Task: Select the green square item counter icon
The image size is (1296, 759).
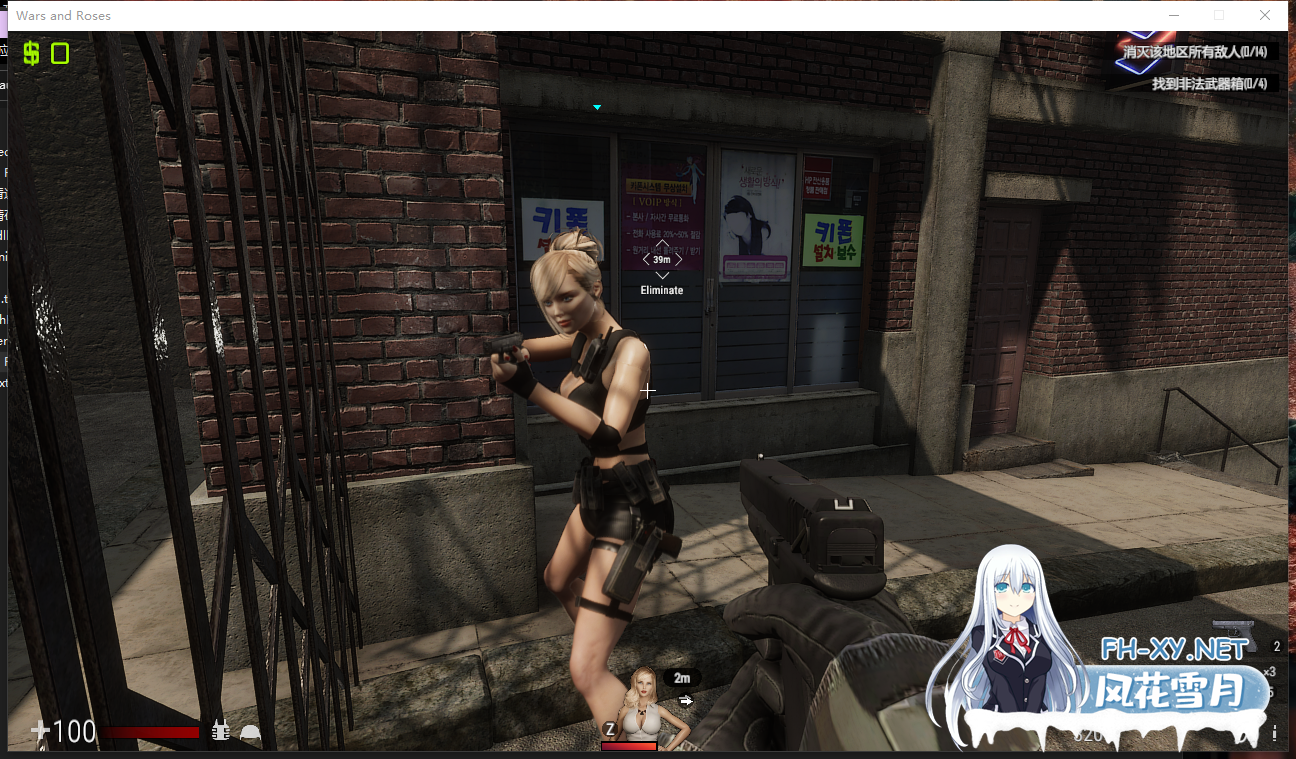Action: pos(58,53)
